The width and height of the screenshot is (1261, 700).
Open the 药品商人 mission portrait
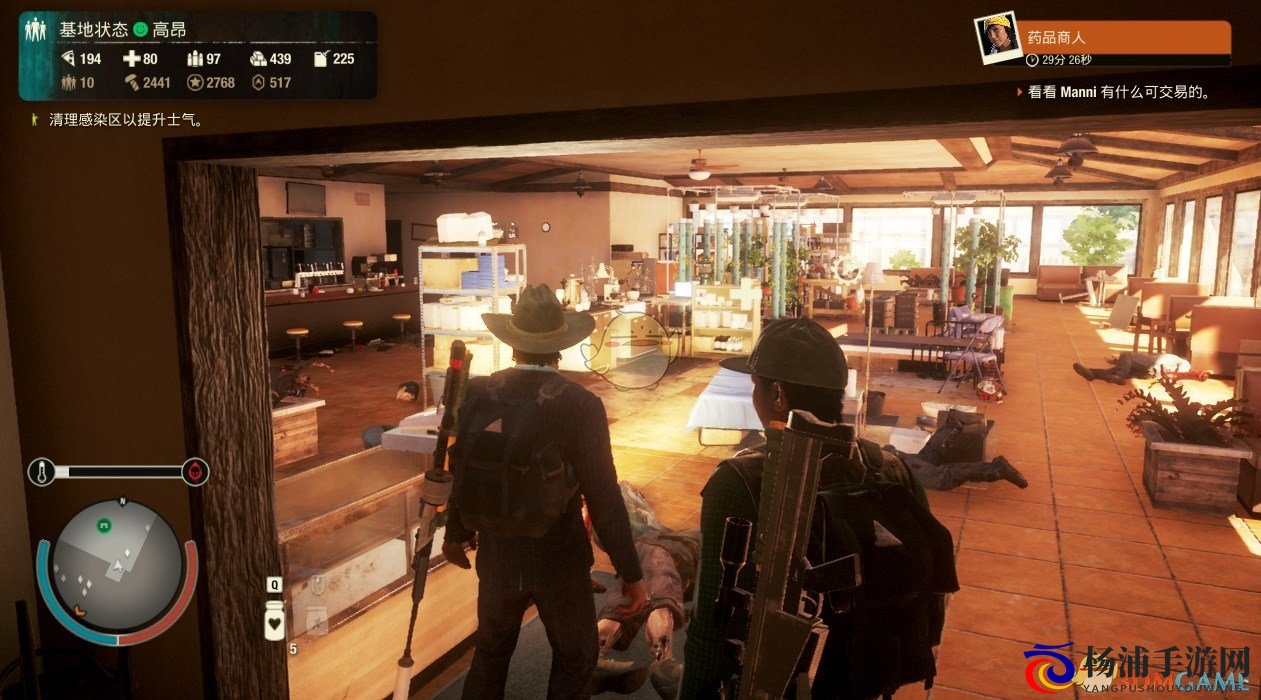[x=996, y=39]
